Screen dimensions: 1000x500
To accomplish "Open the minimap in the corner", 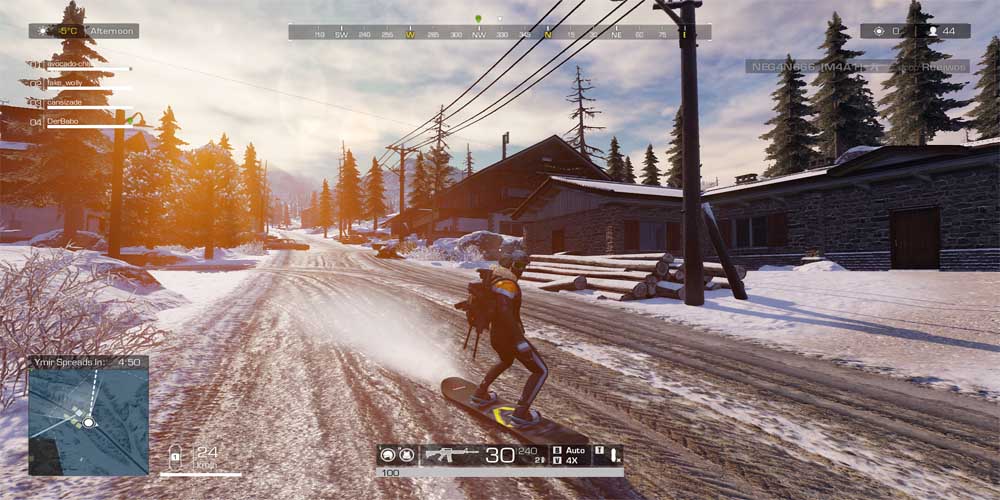I will [88, 414].
